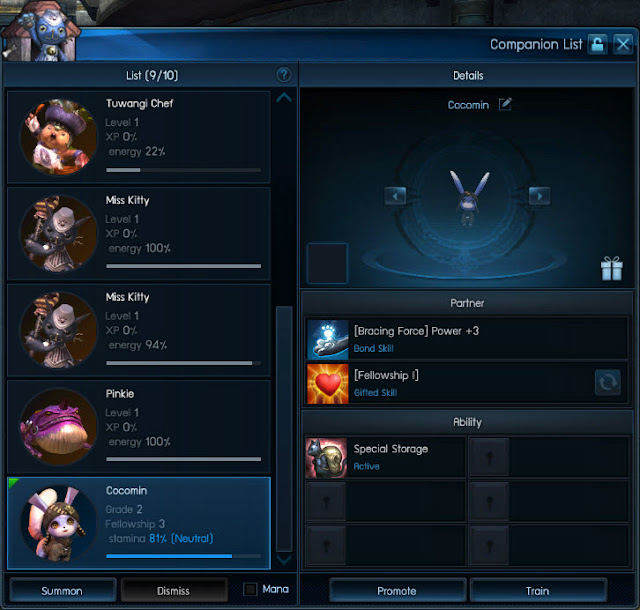Select the Pinkie companion row
640x610 pixels.
pyautogui.click(x=139, y=427)
